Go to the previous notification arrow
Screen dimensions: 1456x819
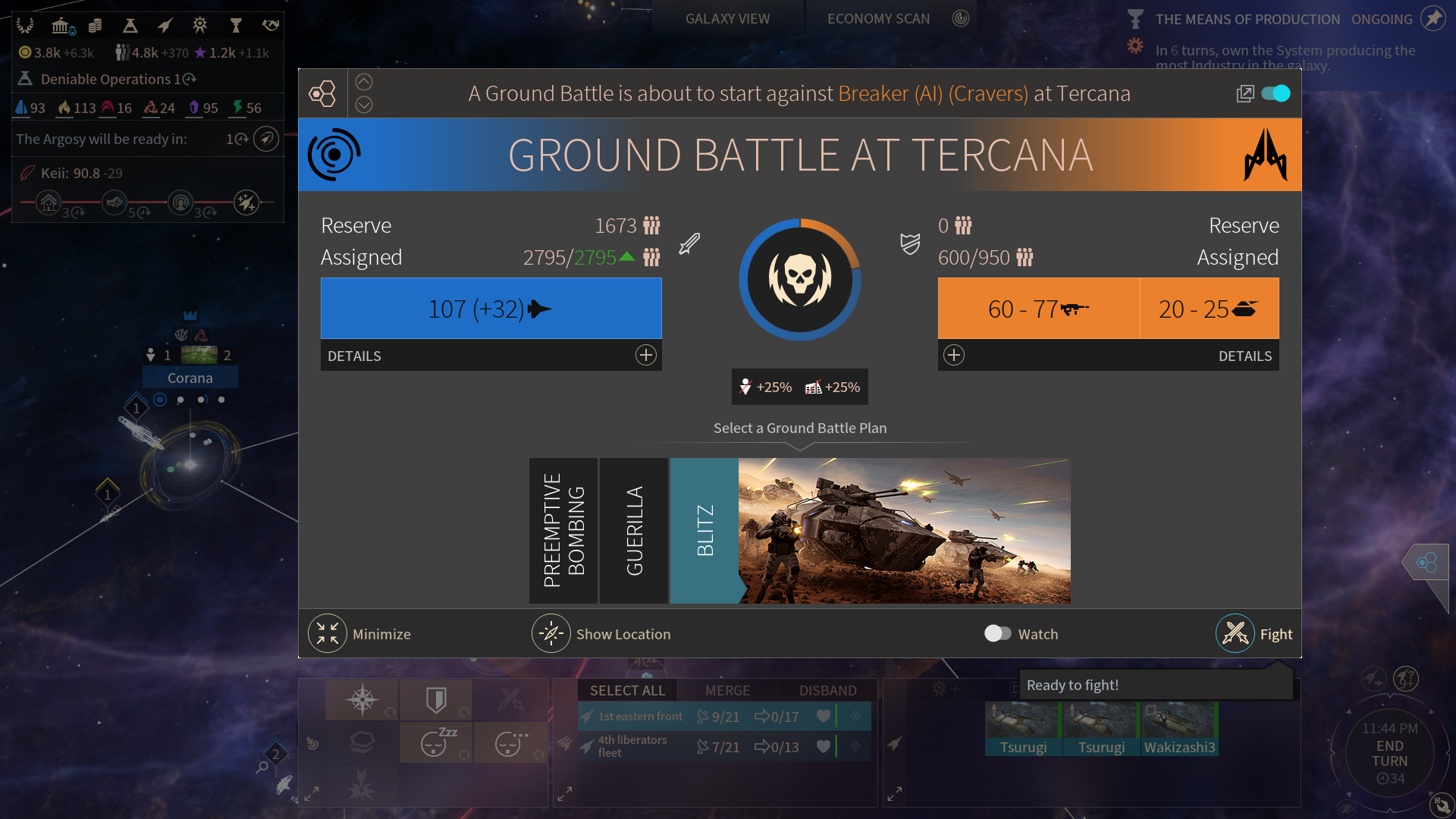(x=364, y=82)
